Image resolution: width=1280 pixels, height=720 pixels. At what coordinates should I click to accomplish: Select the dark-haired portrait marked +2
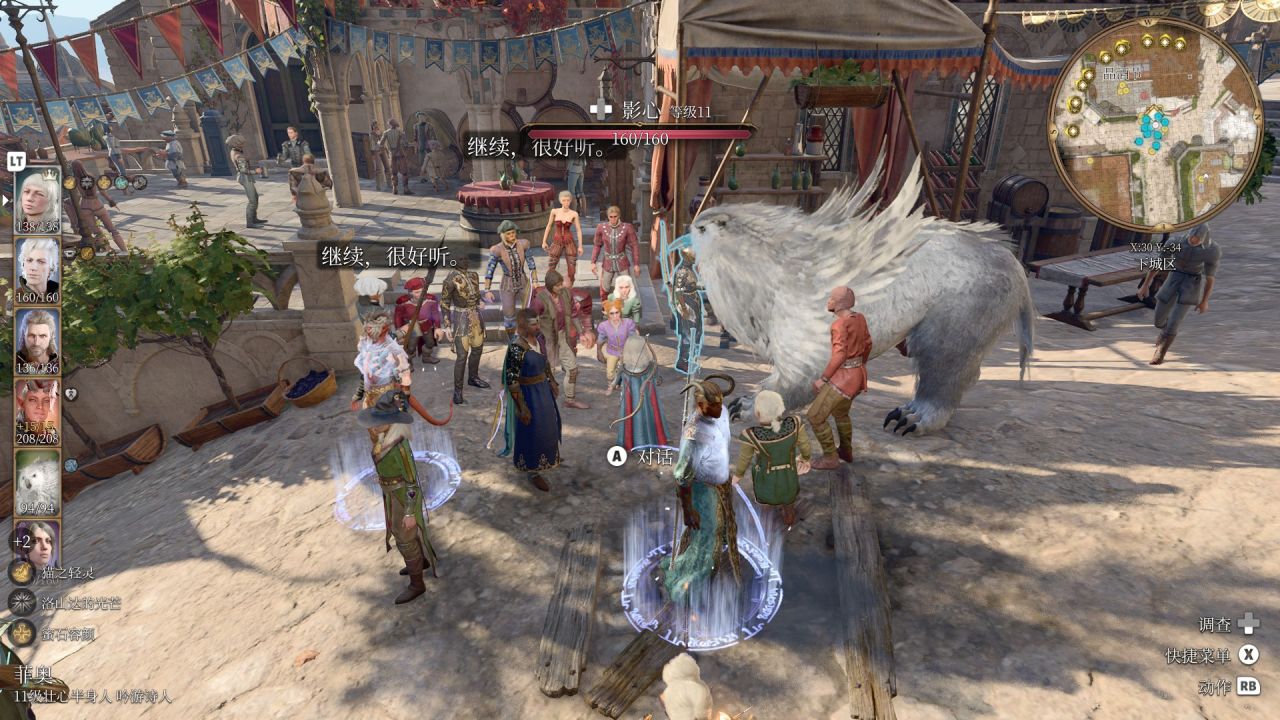click(x=38, y=542)
